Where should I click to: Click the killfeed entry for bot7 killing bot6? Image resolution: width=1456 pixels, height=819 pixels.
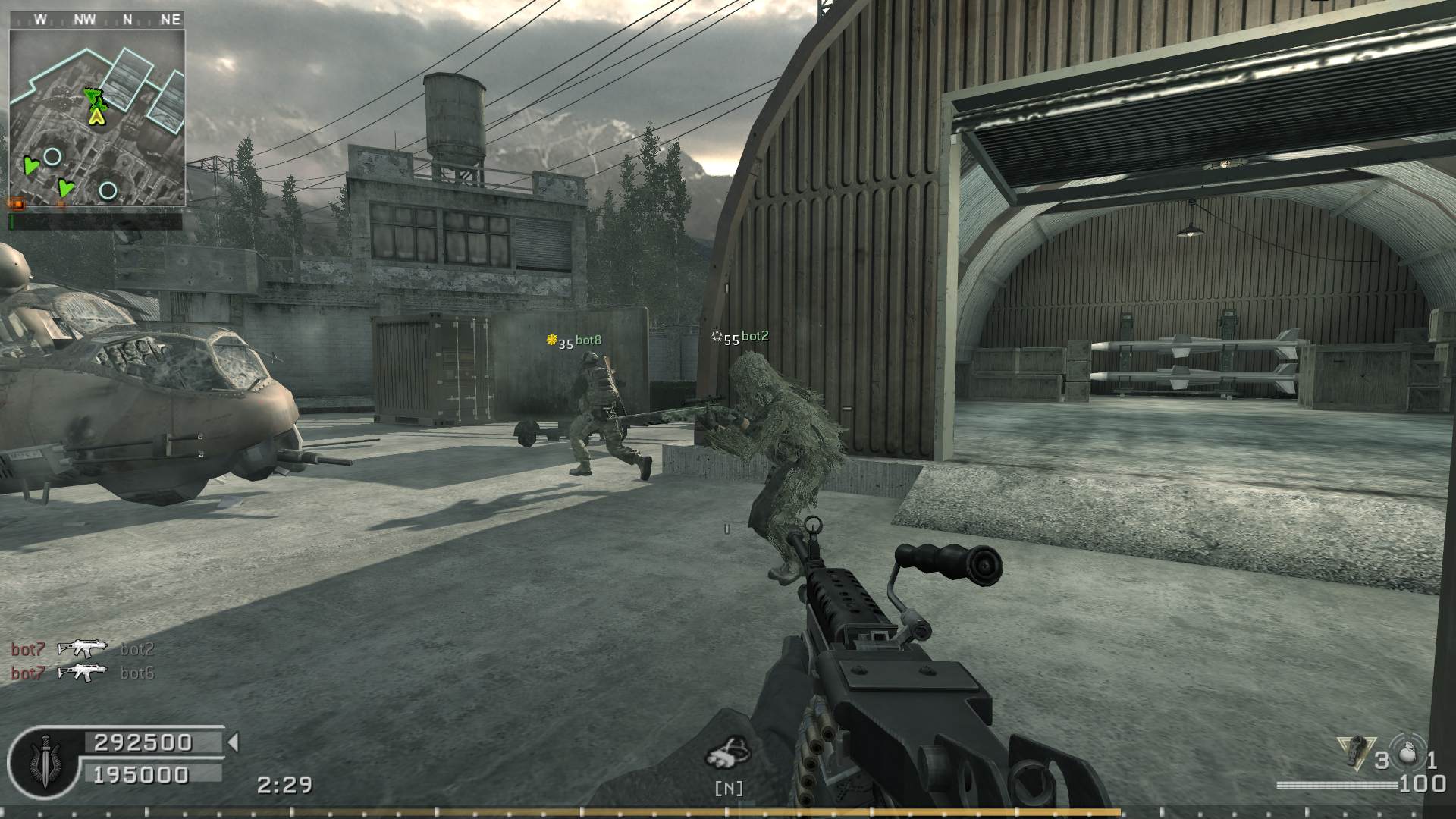pos(83,673)
